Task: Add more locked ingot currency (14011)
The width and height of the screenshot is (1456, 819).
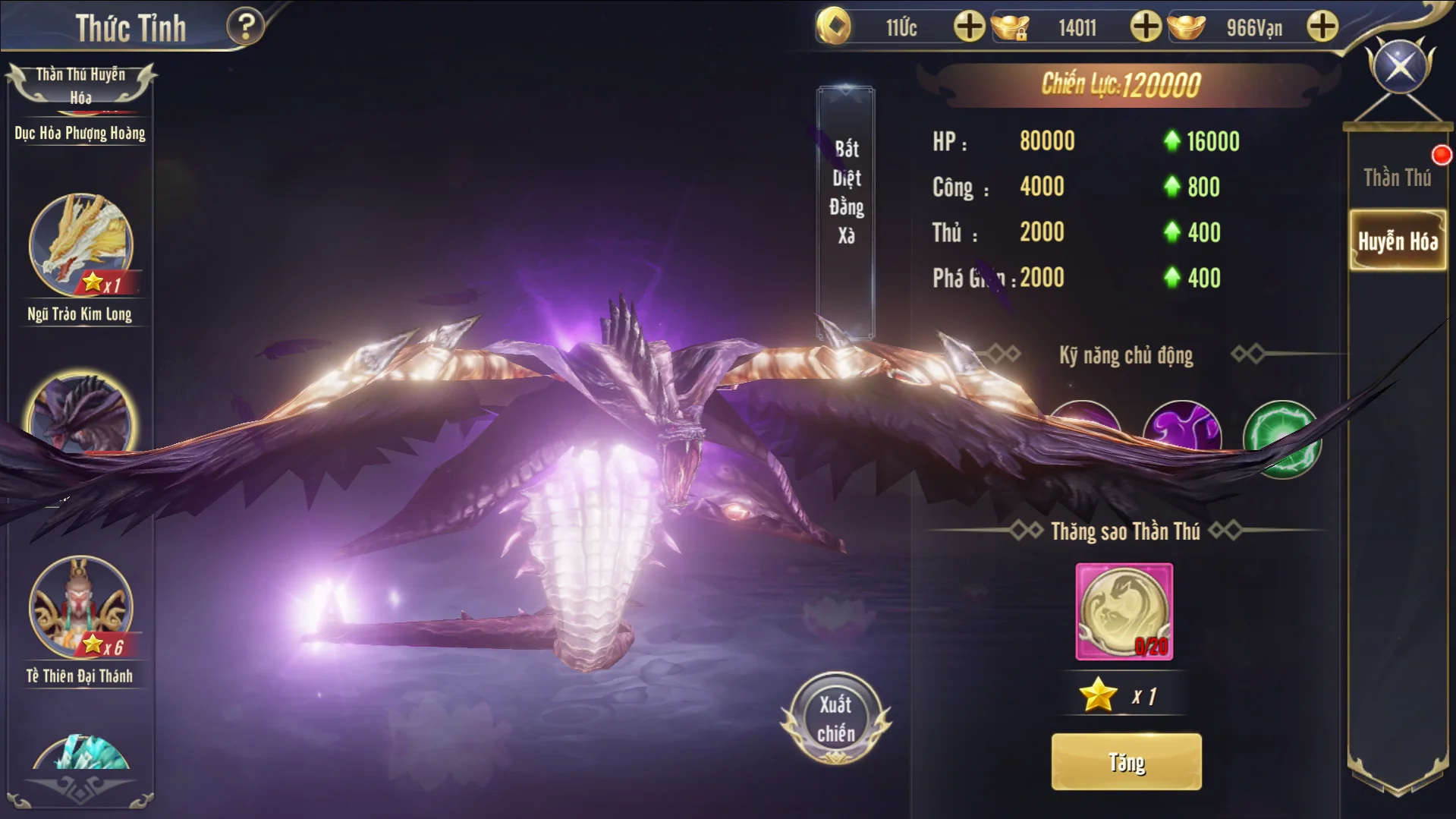Action: (x=1145, y=27)
